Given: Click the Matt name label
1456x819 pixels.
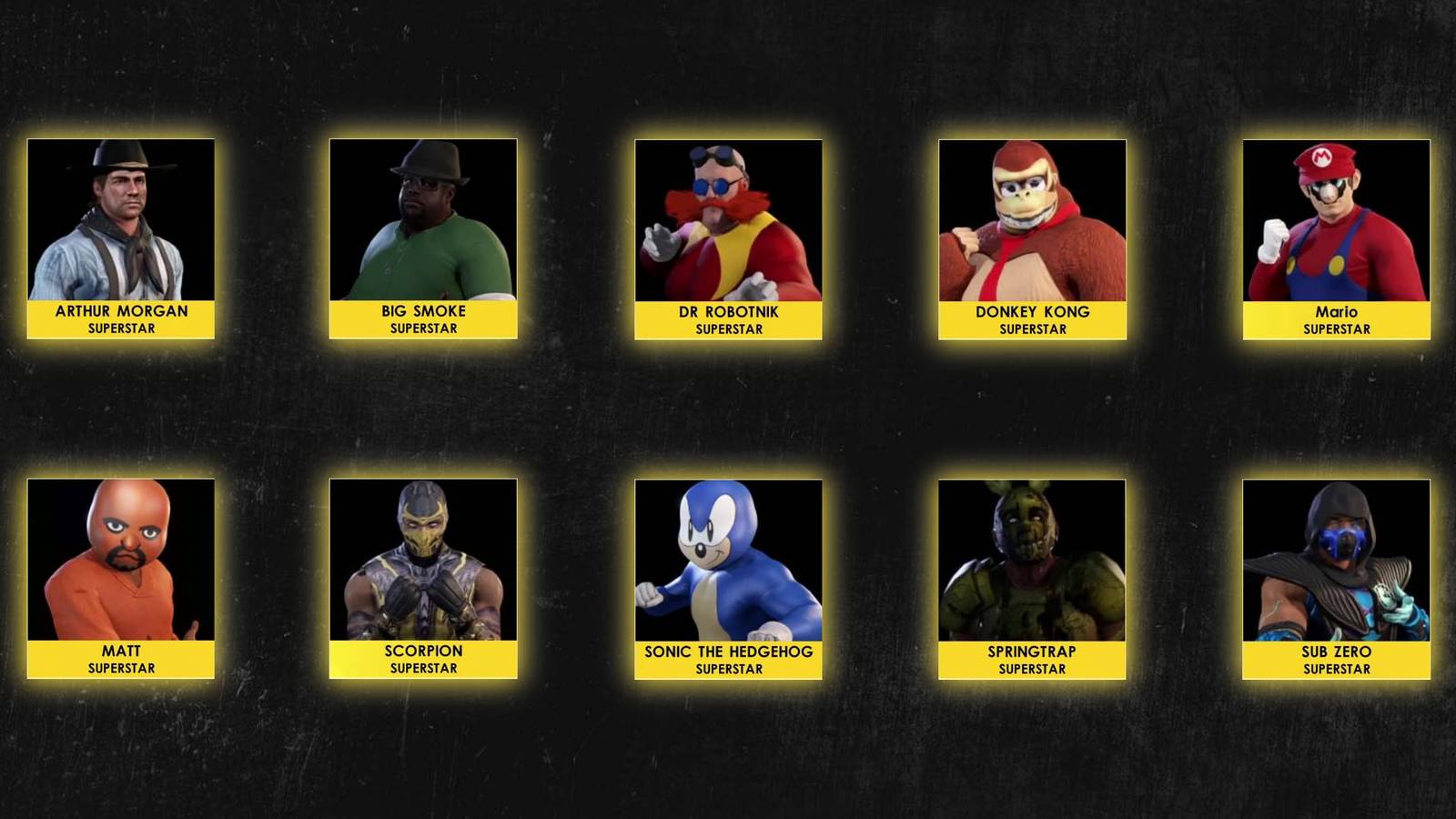Looking at the screenshot, I should (121, 659).
